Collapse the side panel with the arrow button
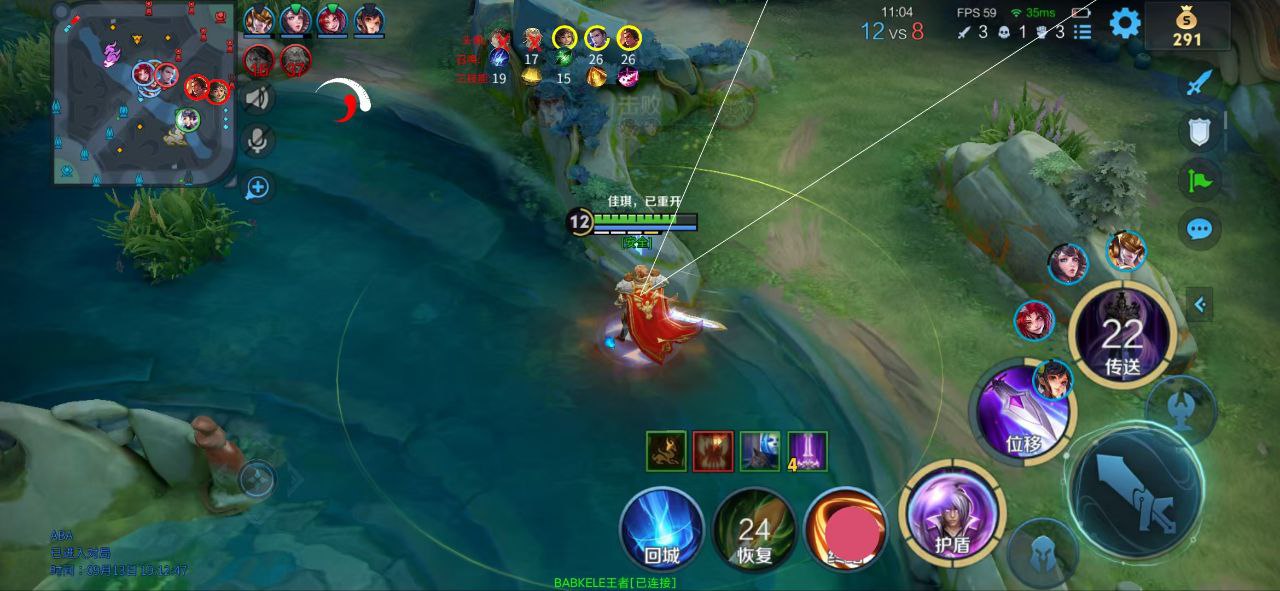The height and width of the screenshot is (591, 1280). coord(1200,304)
